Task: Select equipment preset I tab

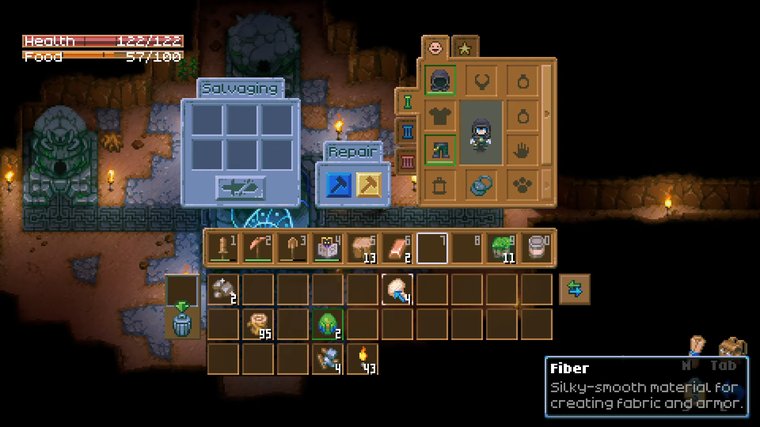Action: [407, 101]
